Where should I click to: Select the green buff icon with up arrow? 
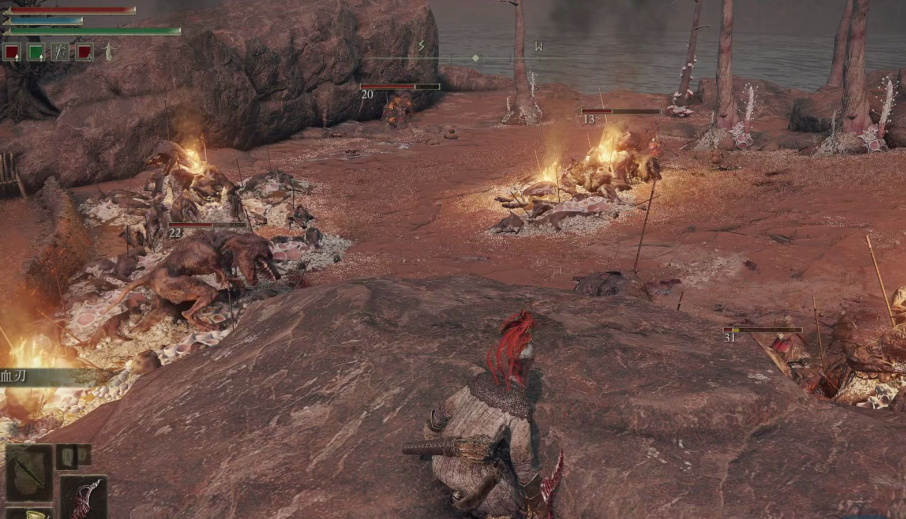click(x=36, y=52)
